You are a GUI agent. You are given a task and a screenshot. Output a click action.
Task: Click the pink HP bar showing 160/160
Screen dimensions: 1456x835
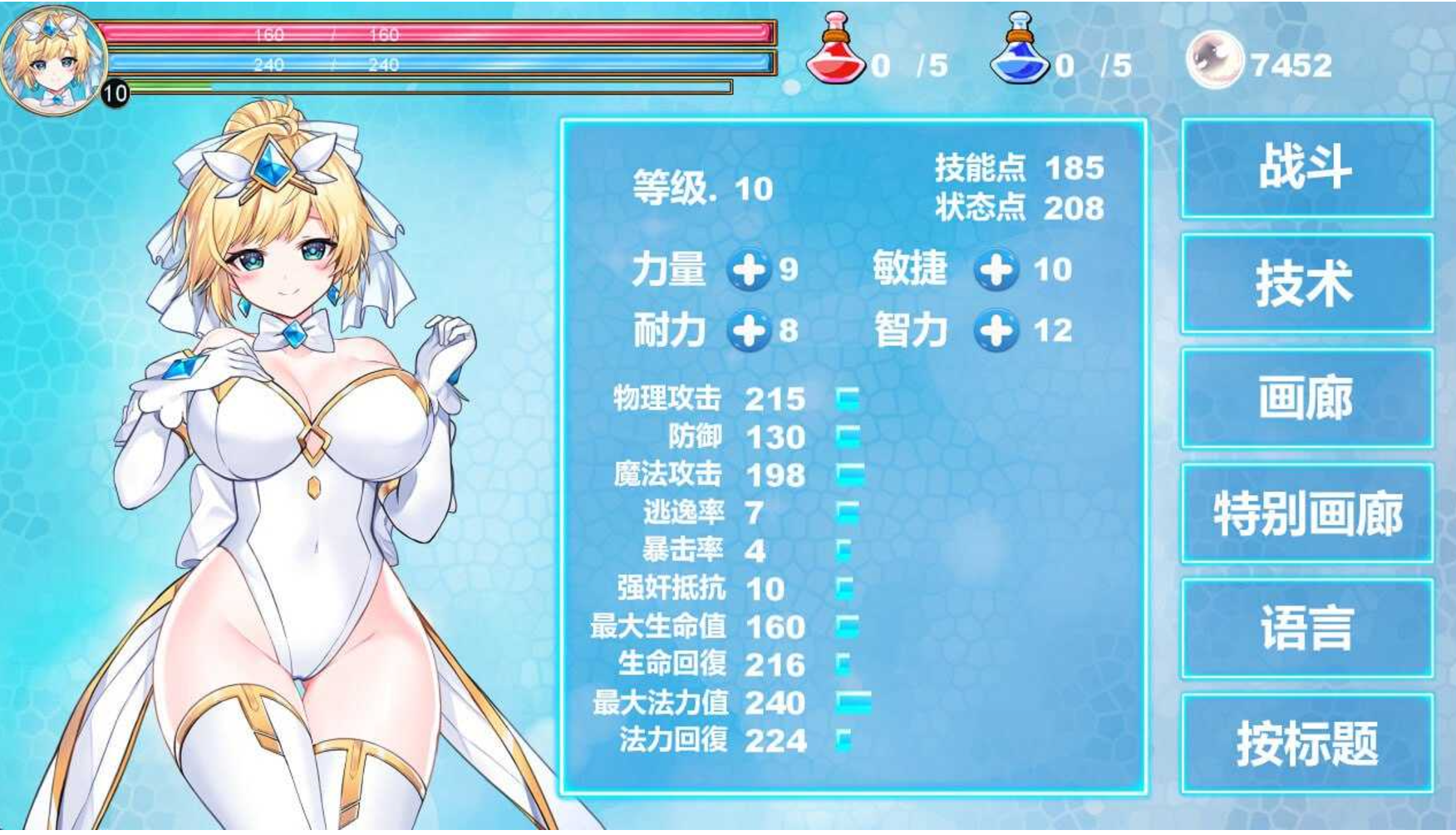point(440,36)
